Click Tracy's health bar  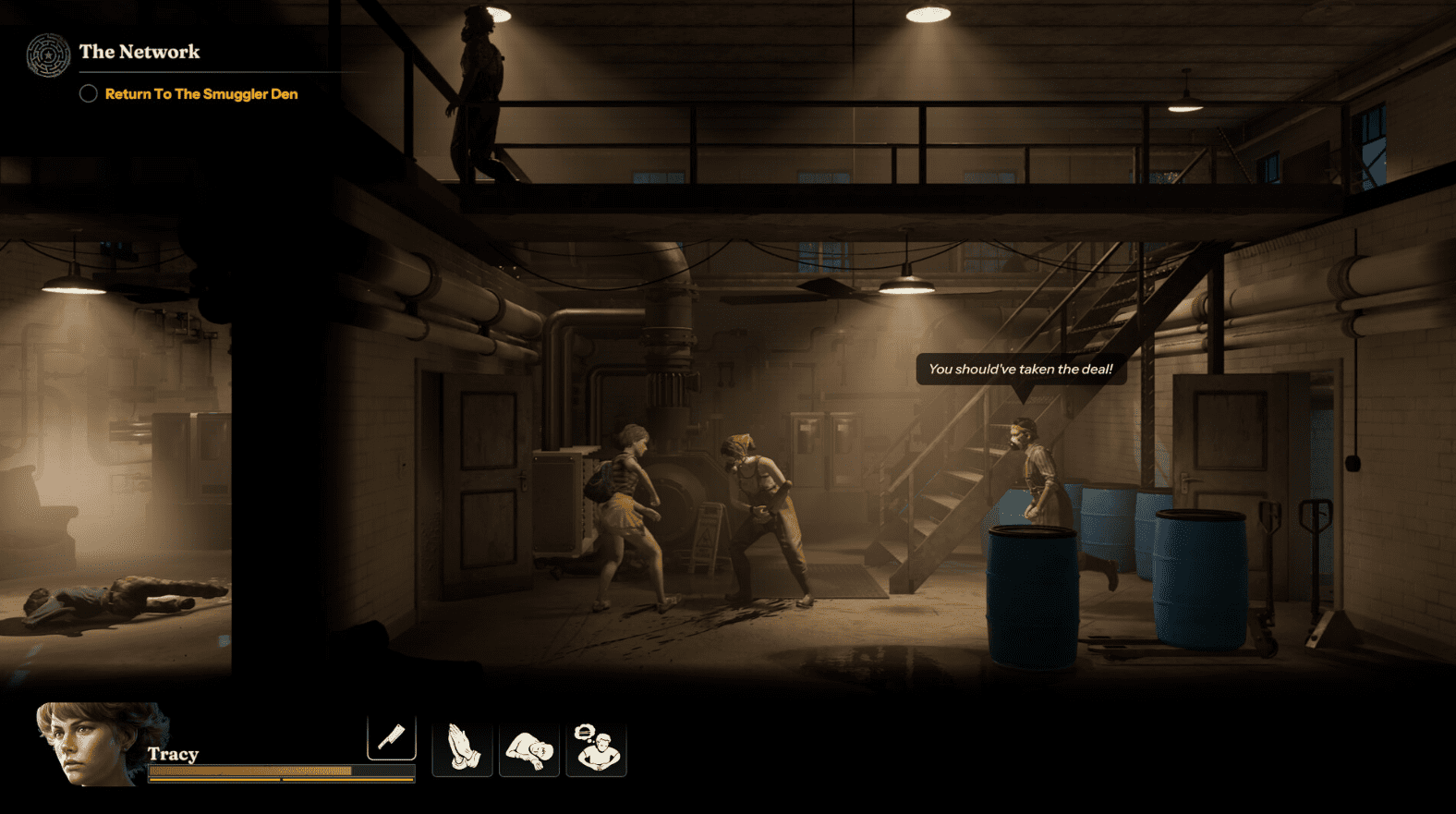tap(277, 770)
